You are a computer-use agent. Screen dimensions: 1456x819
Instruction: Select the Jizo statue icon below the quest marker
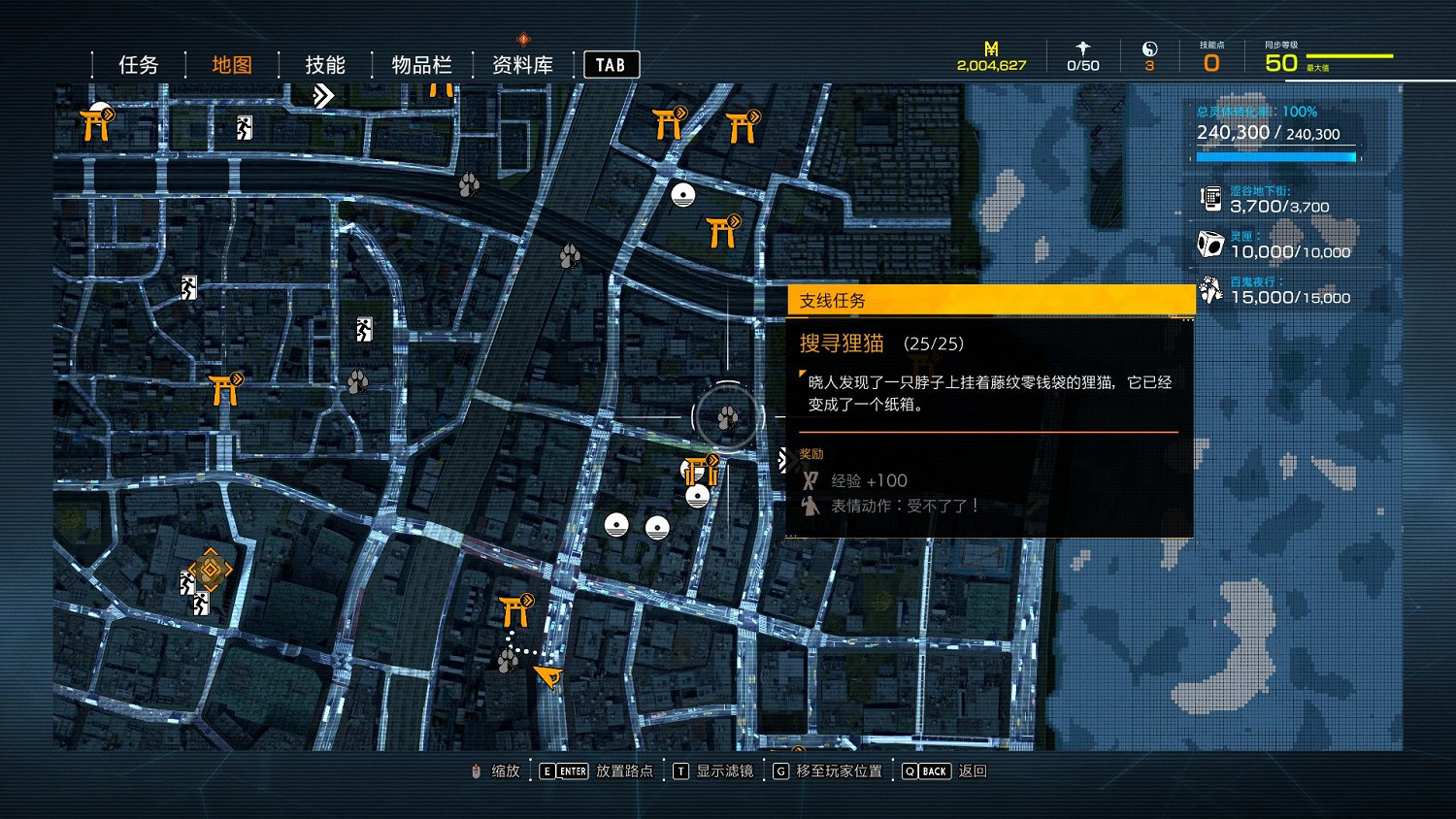point(696,495)
